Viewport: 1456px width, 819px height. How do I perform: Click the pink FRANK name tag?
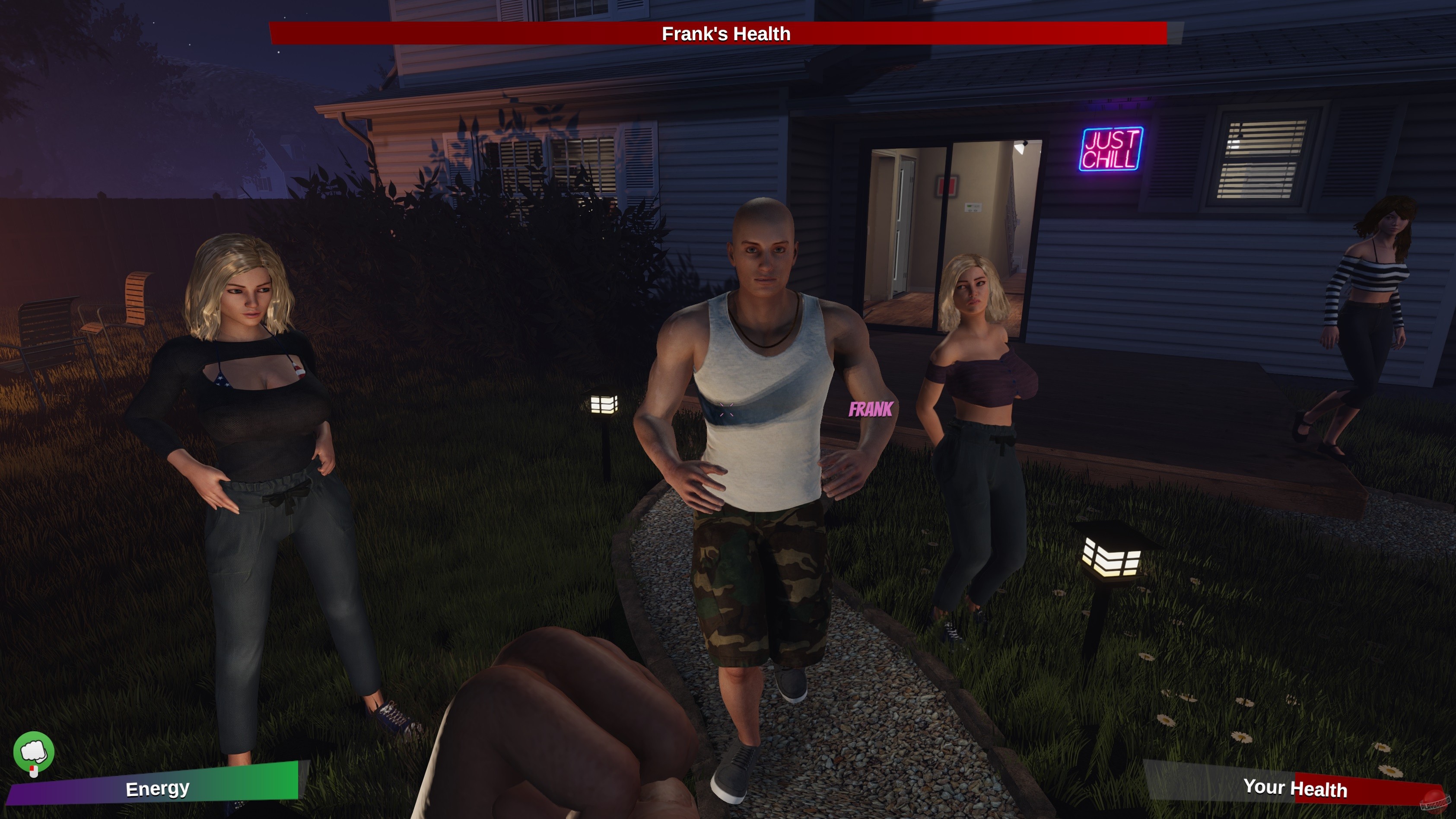(871, 409)
